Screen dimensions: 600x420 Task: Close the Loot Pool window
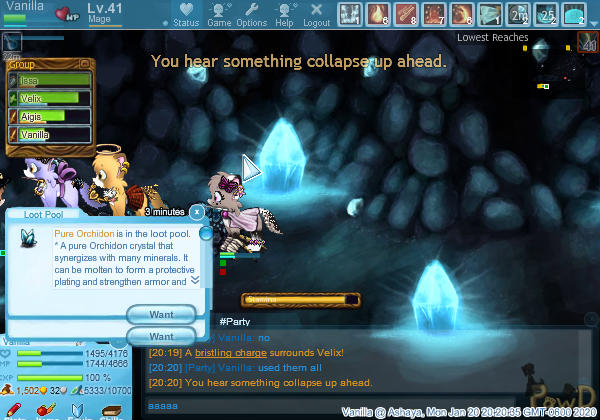(x=197, y=212)
